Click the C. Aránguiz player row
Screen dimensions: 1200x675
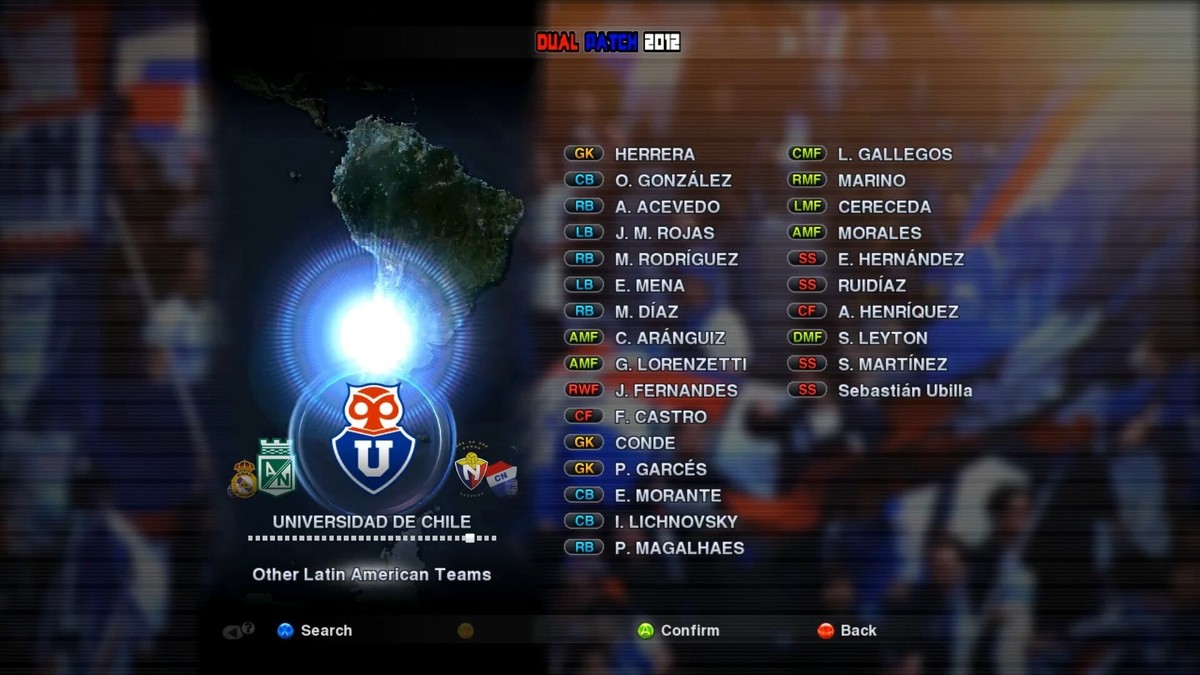click(x=669, y=338)
